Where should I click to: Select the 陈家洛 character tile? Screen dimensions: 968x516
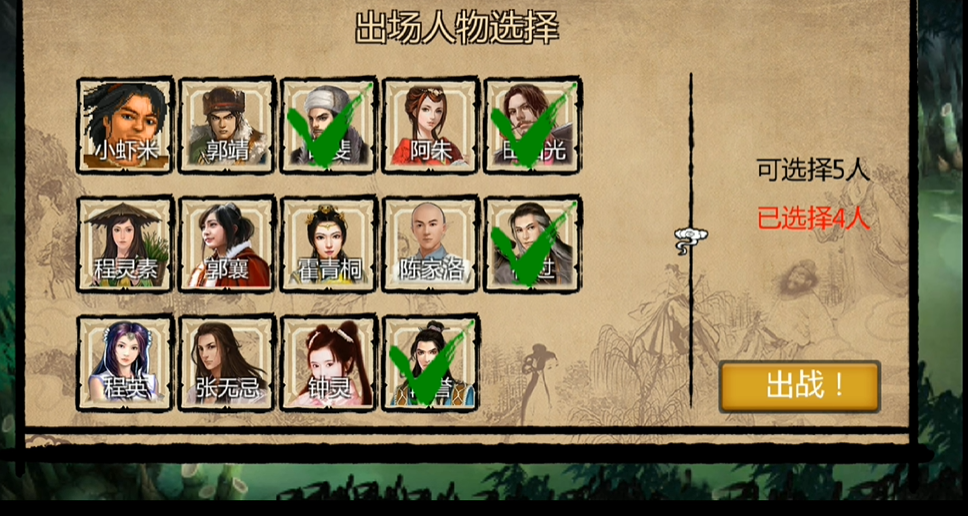(431, 244)
